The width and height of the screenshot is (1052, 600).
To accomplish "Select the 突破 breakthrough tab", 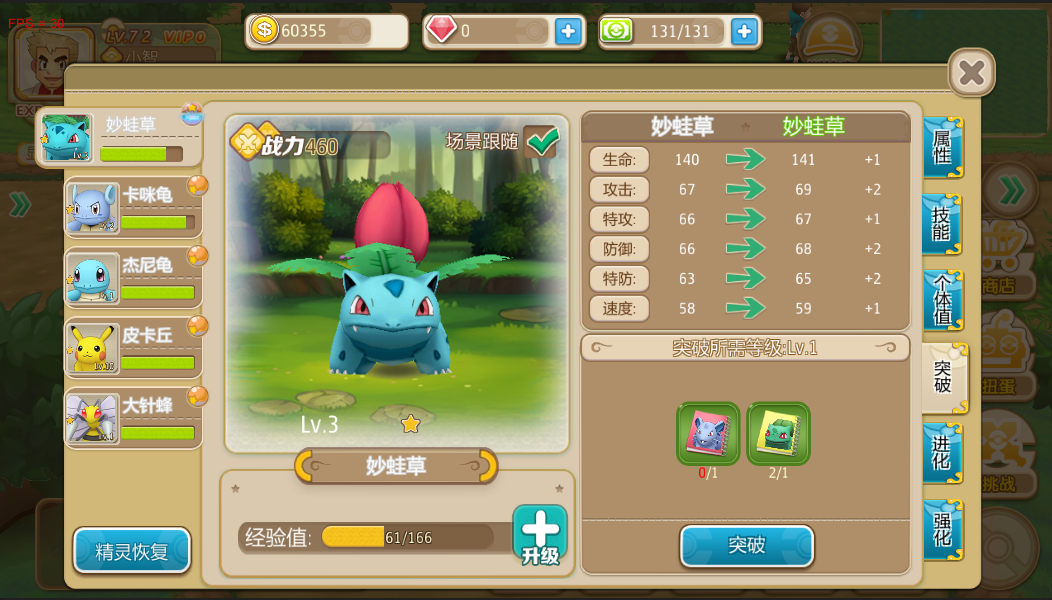I will pyautogui.click(x=943, y=377).
